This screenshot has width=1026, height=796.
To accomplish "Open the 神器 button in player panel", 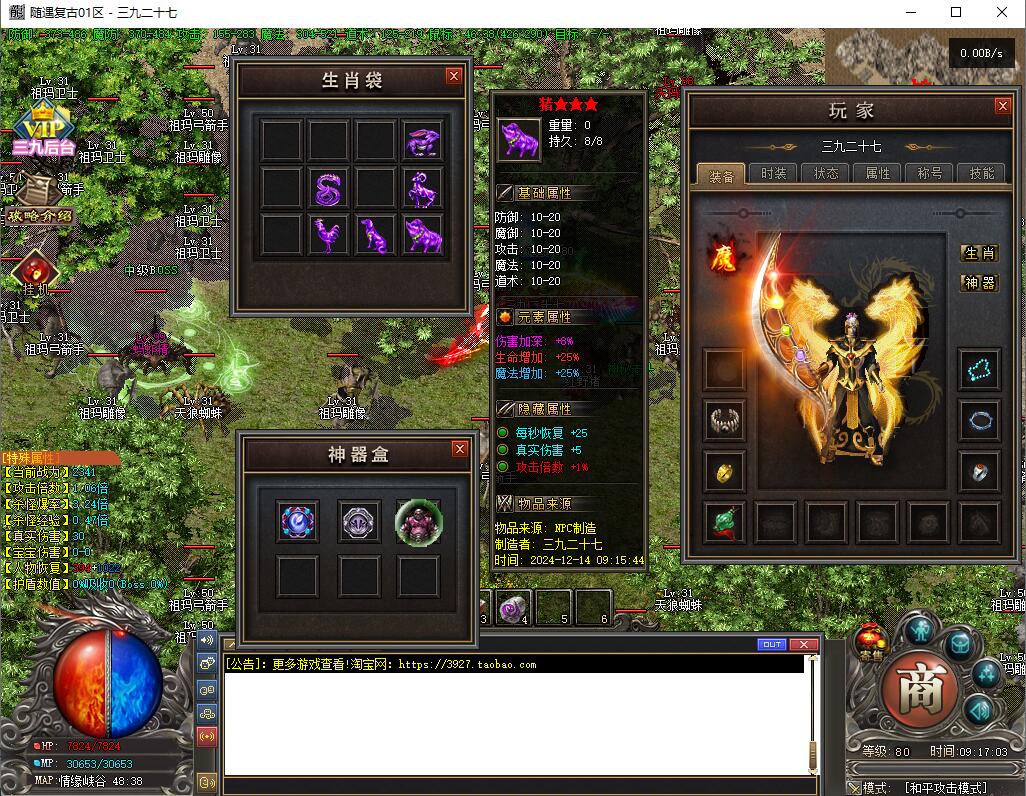I will pyautogui.click(x=979, y=283).
